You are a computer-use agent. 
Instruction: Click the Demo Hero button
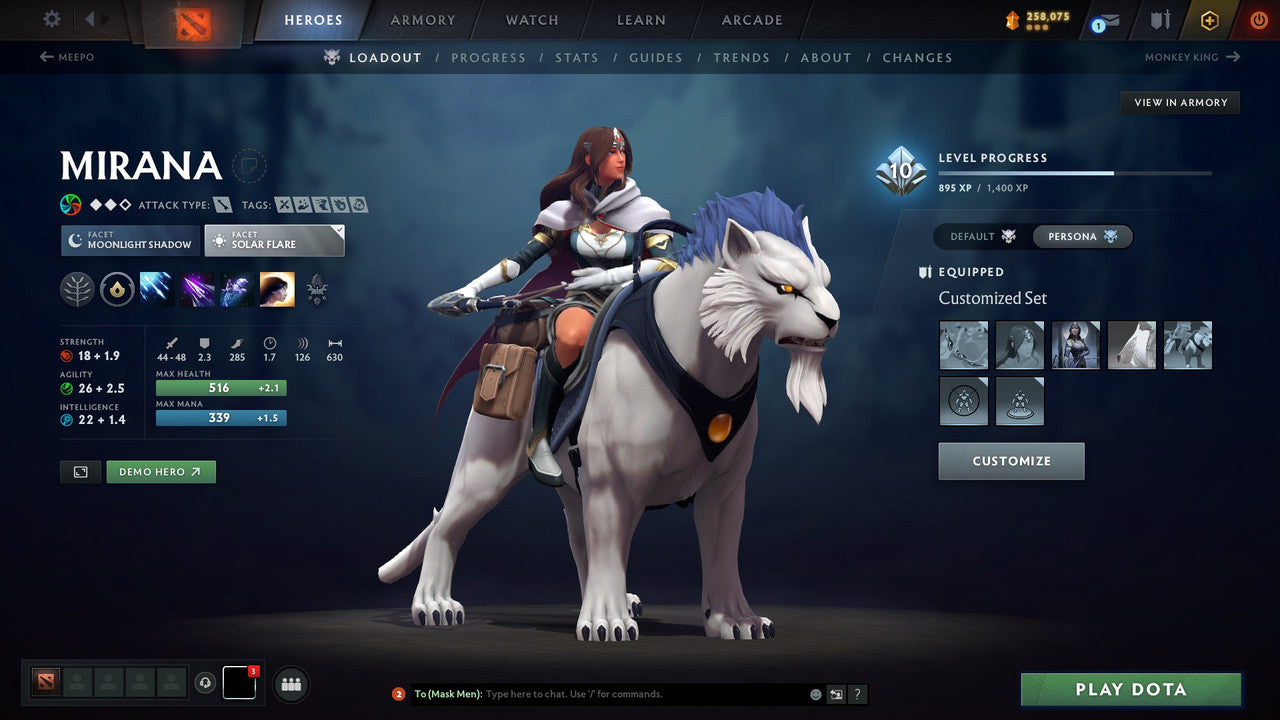(x=161, y=471)
